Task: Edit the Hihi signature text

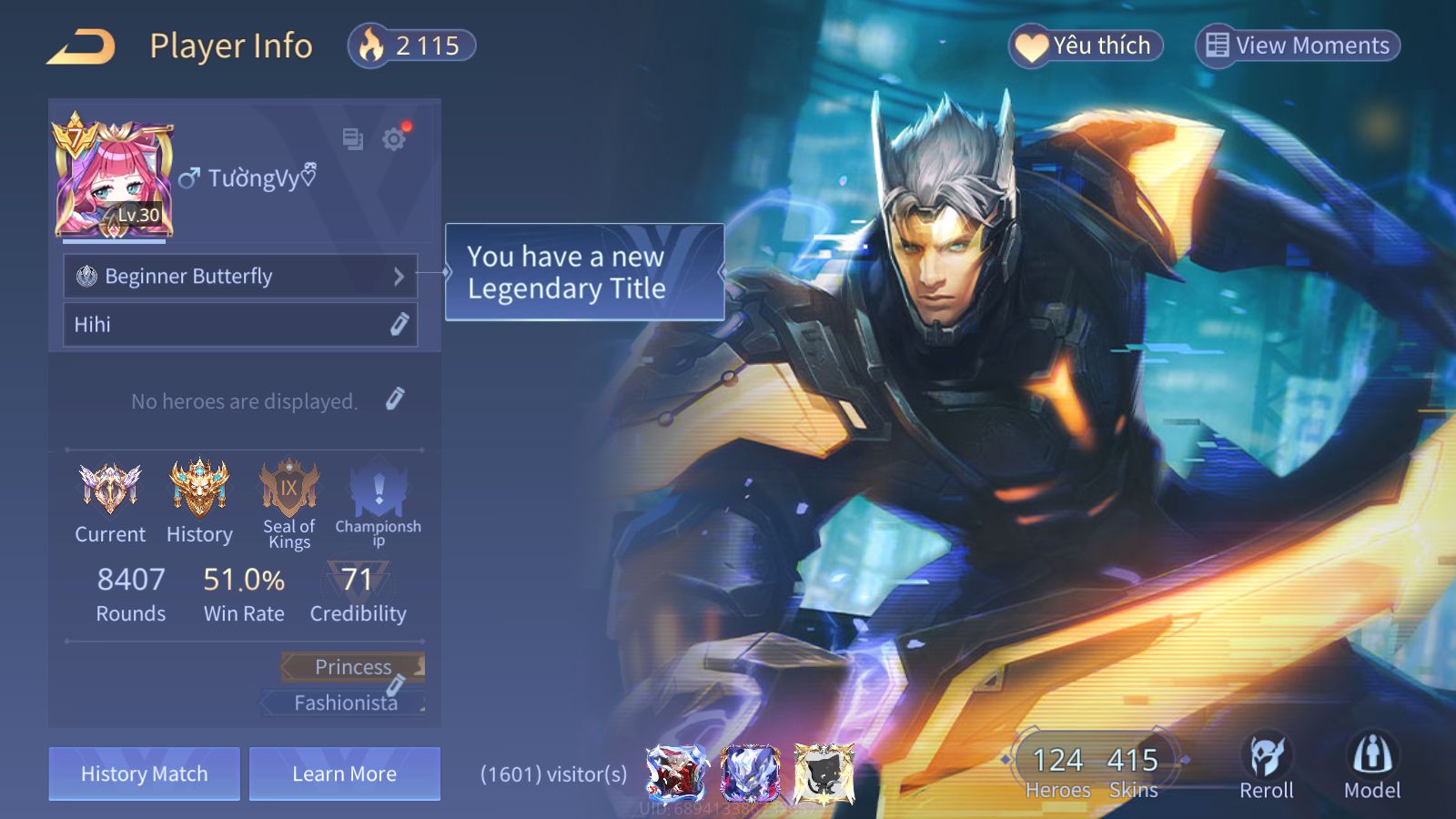Action: pos(399,325)
